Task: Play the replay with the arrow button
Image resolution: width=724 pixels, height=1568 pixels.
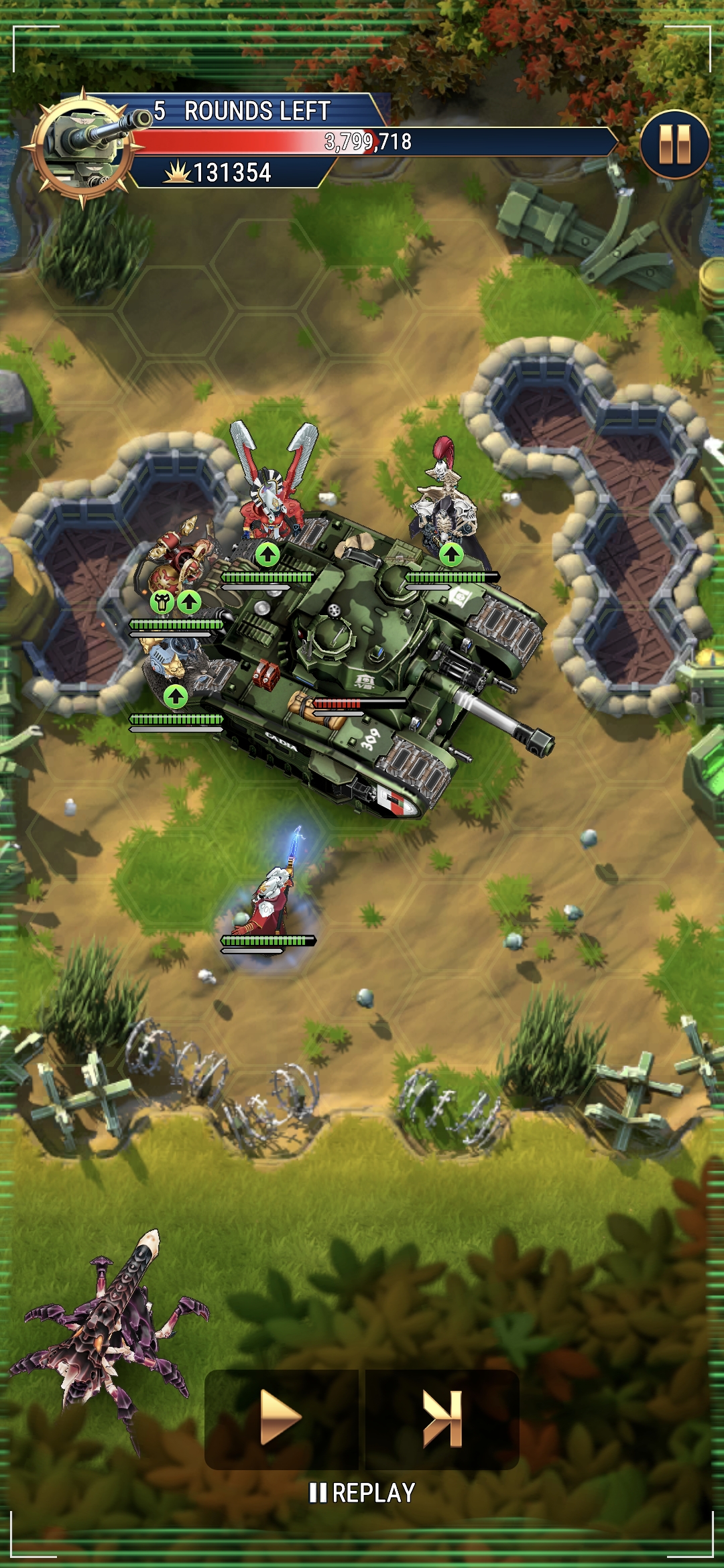Action: 281,1417
